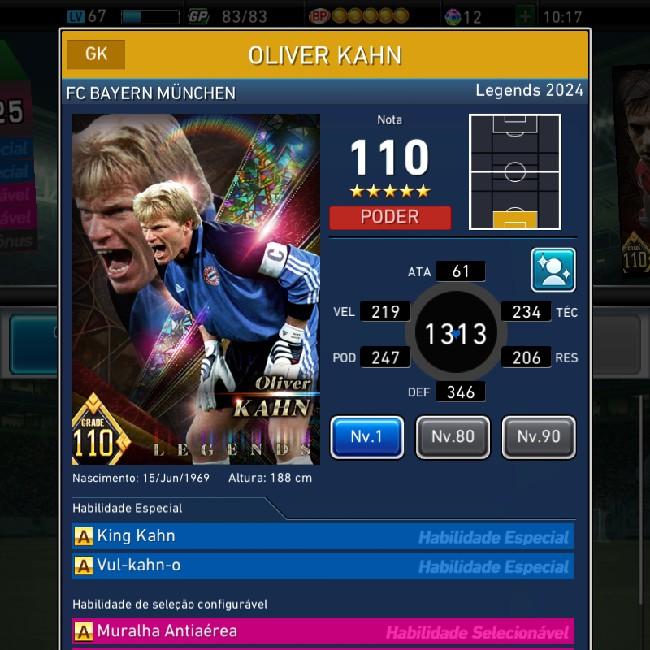Image resolution: width=650 pixels, height=650 pixels.
Task: Click the green plus icon in top bar
Action: (x=526, y=16)
